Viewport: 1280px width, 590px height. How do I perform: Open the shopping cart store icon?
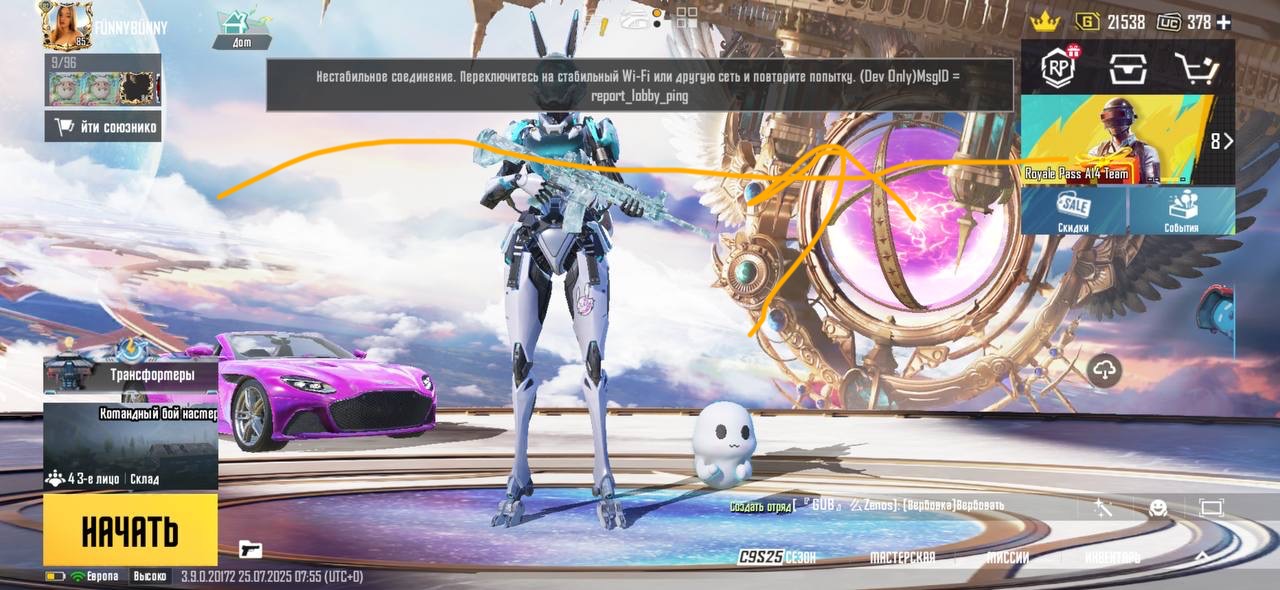(1195, 68)
